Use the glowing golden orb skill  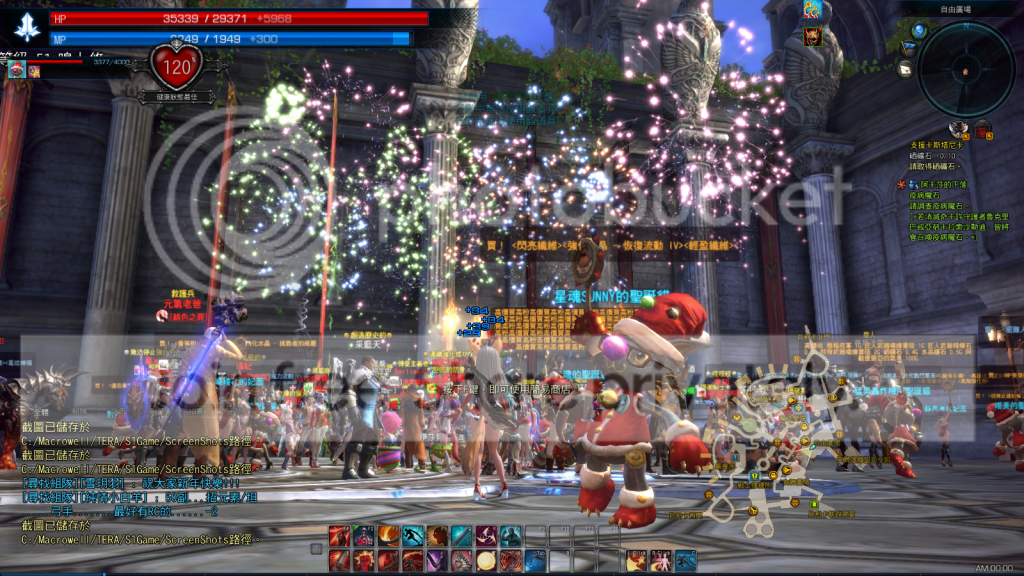[486, 560]
